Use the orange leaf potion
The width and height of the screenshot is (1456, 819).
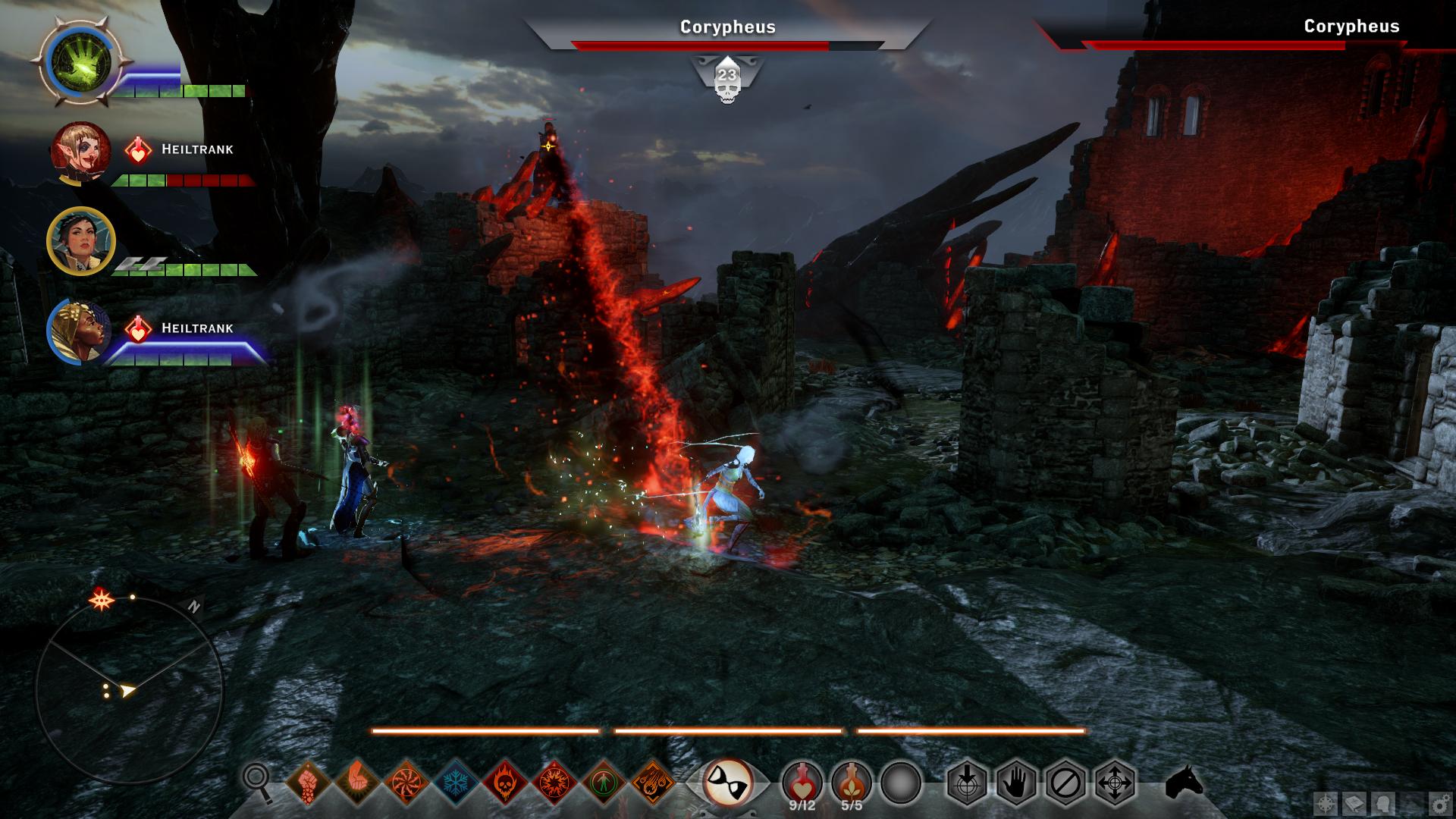851,781
